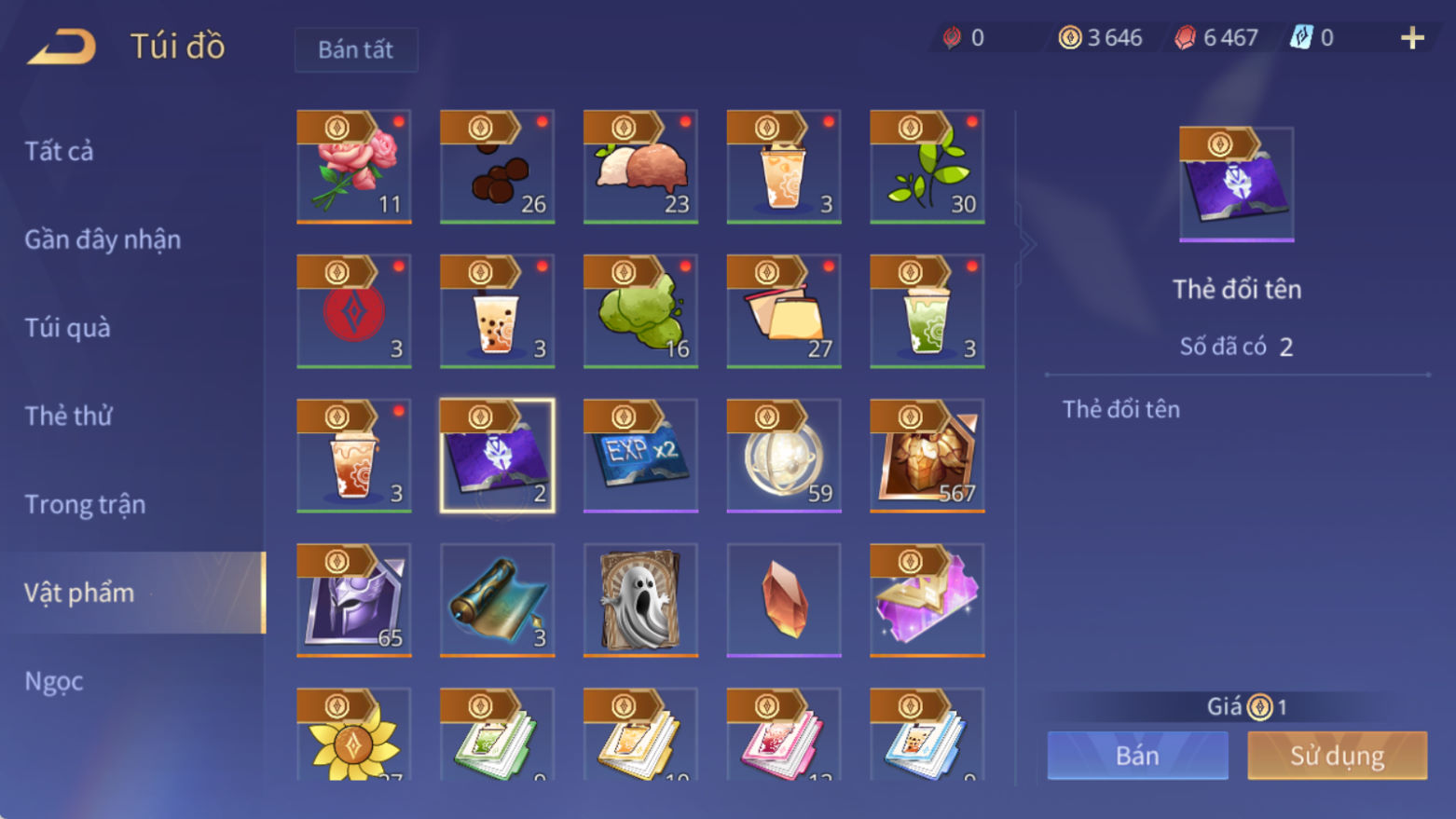The height and width of the screenshot is (819, 1456).
Task: Select the rose bouquet item slot
Action: [x=354, y=167]
